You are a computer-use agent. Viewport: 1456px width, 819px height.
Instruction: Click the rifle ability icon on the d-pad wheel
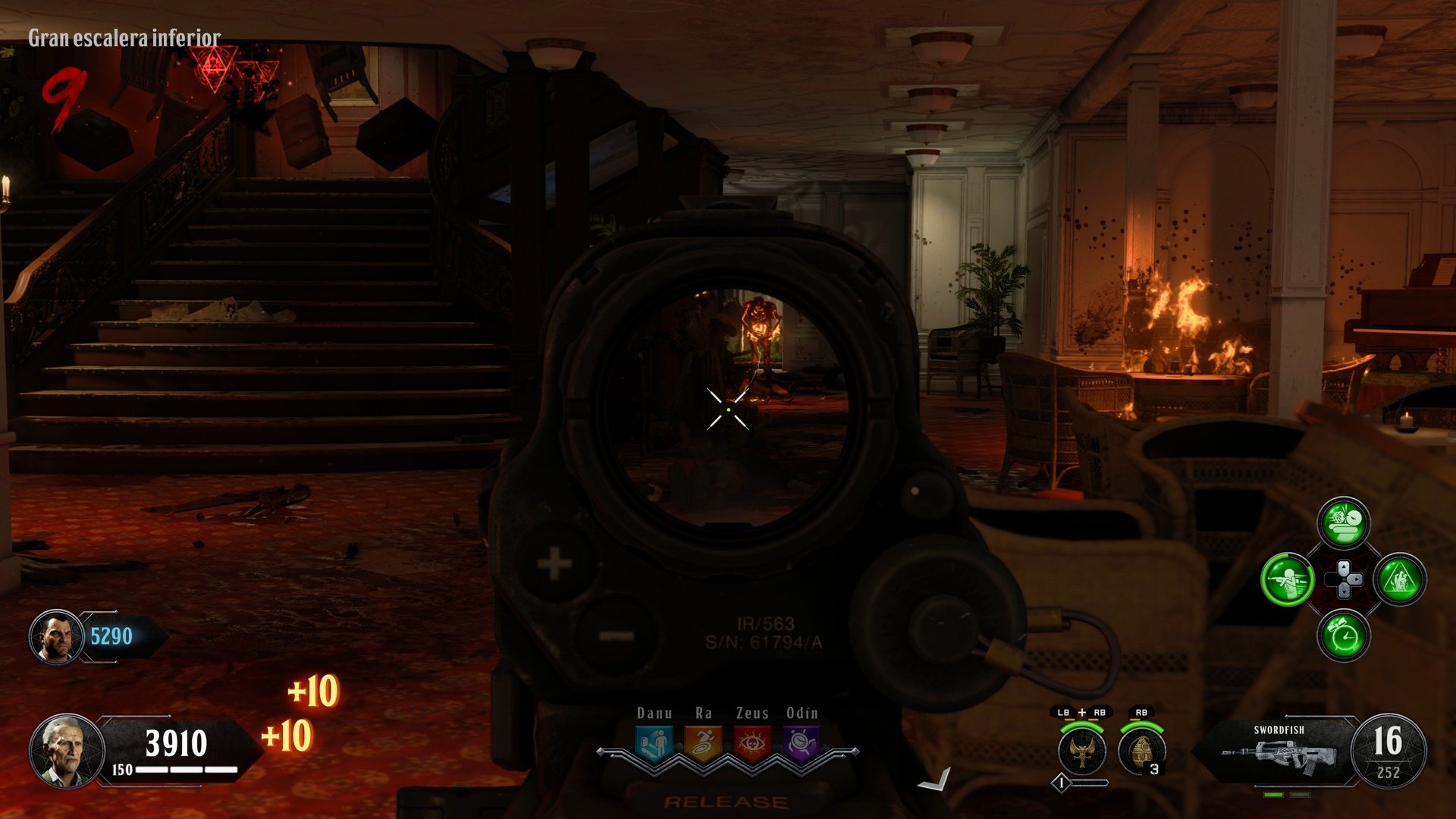[1288, 579]
